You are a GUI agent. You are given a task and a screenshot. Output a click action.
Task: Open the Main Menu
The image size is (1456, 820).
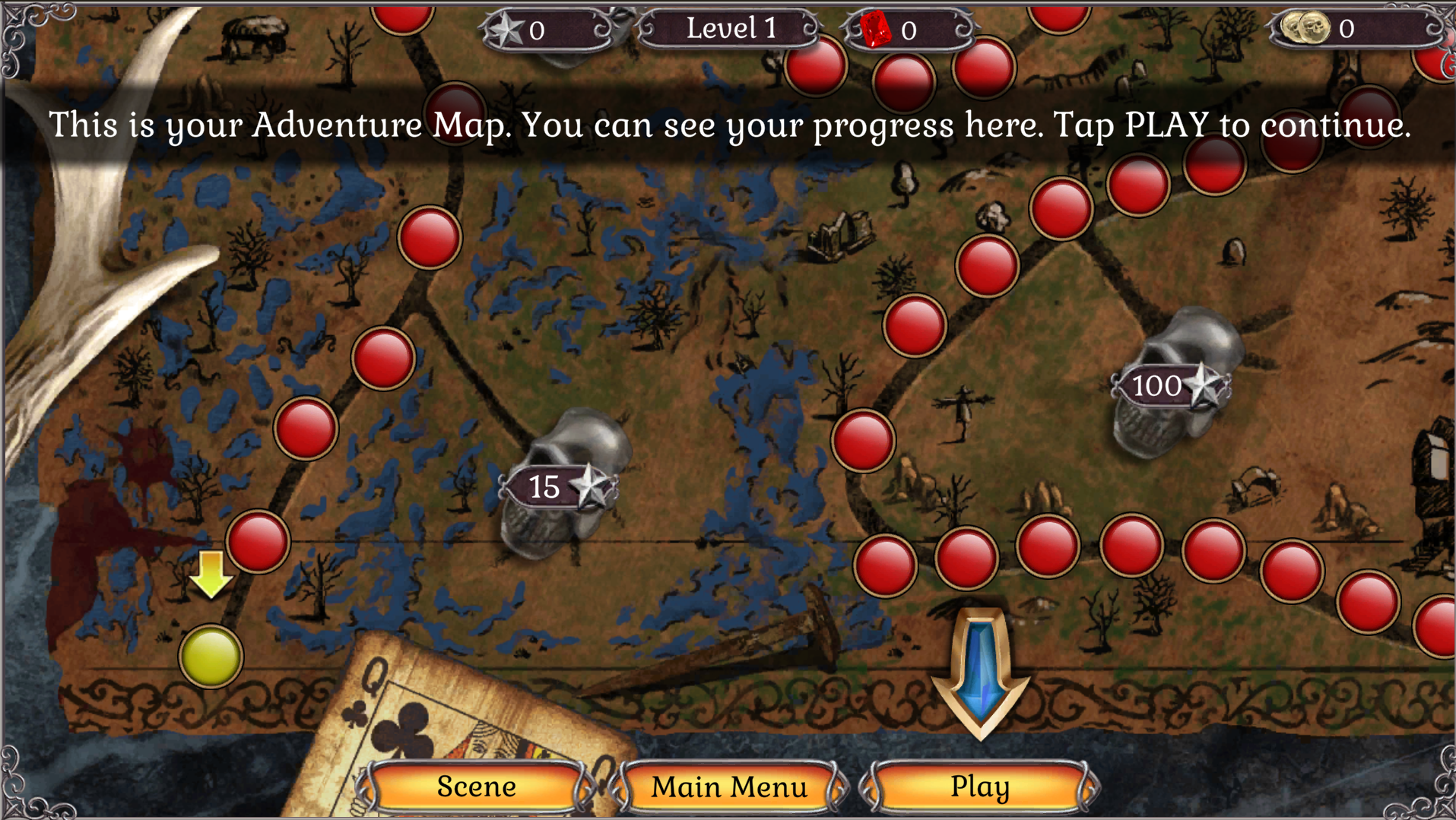[729, 787]
